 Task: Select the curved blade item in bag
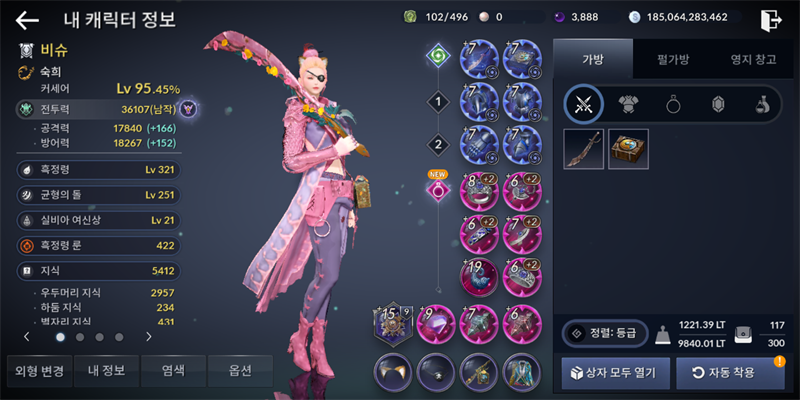point(583,149)
